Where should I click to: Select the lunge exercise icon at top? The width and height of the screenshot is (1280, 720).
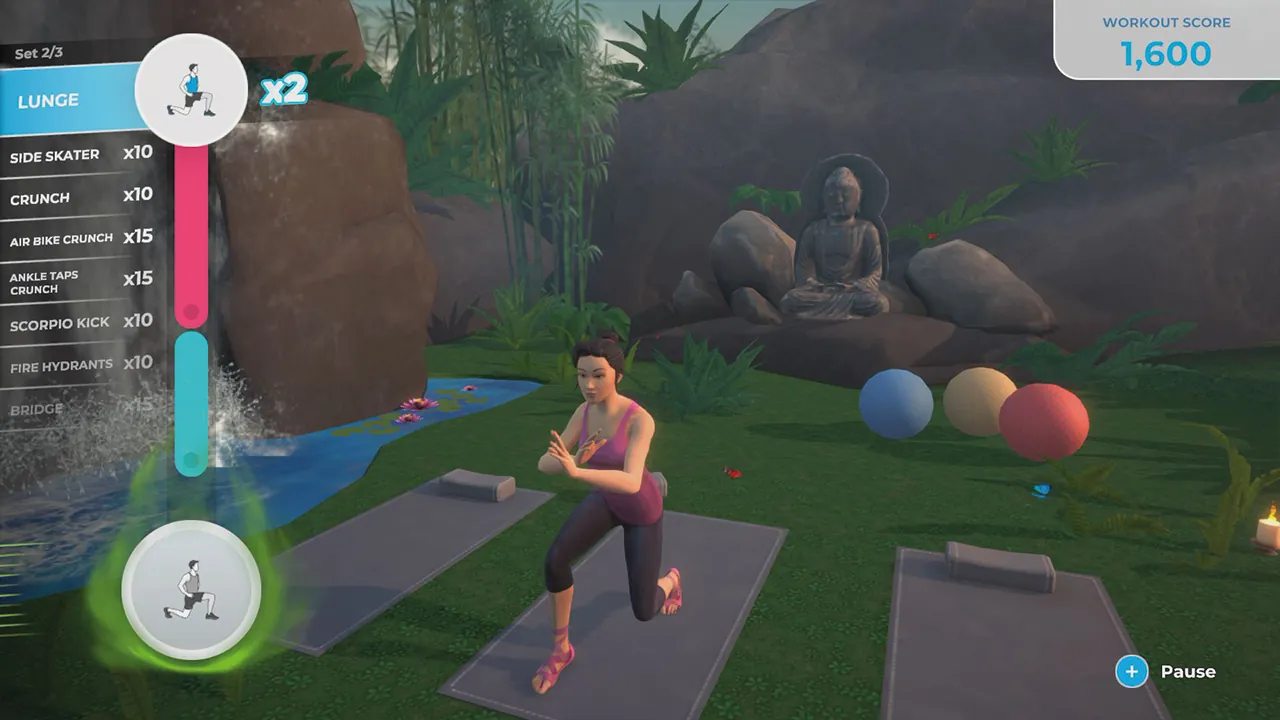click(191, 90)
